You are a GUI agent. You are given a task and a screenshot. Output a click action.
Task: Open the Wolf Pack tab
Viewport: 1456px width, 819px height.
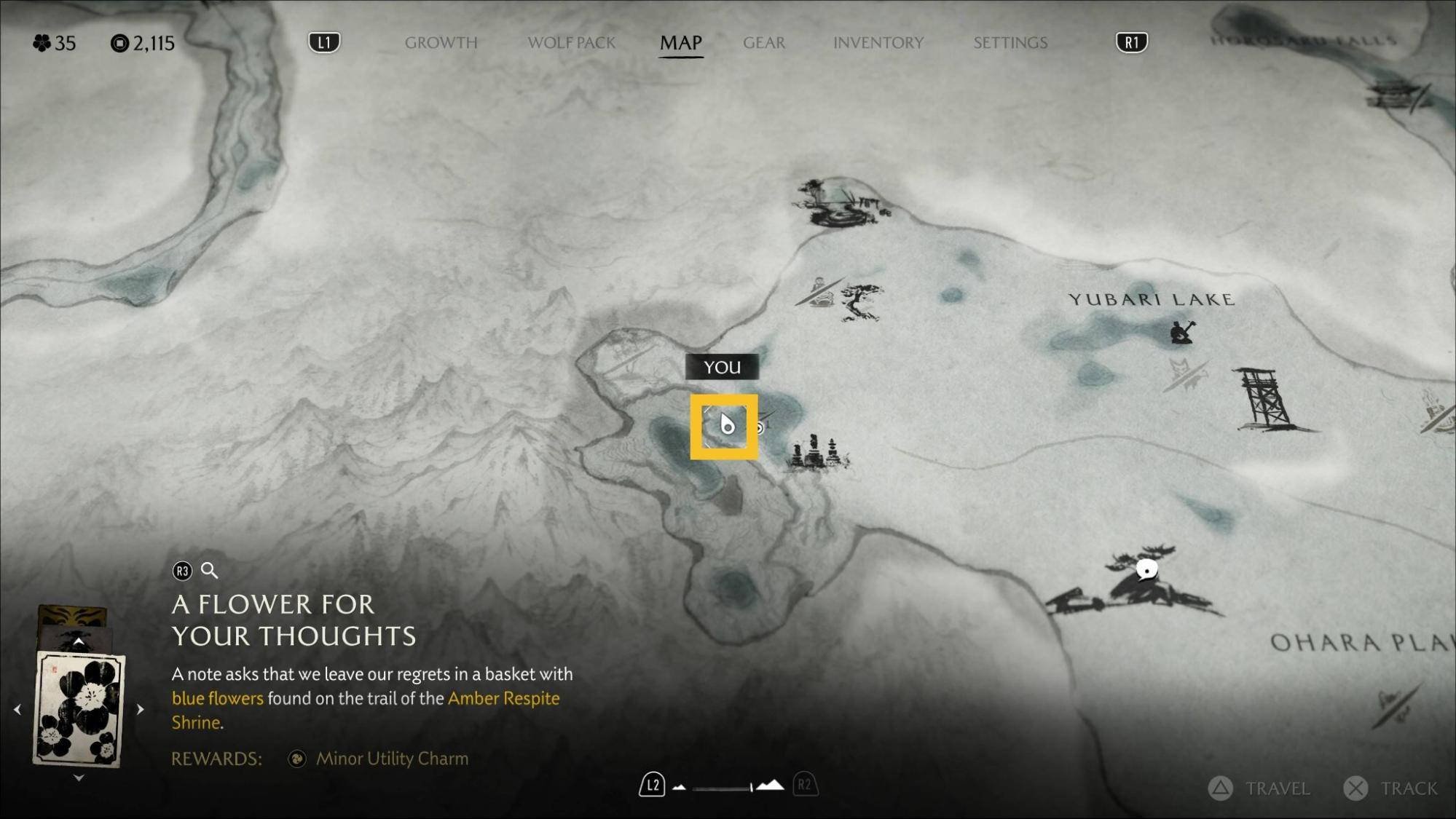[x=571, y=43]
